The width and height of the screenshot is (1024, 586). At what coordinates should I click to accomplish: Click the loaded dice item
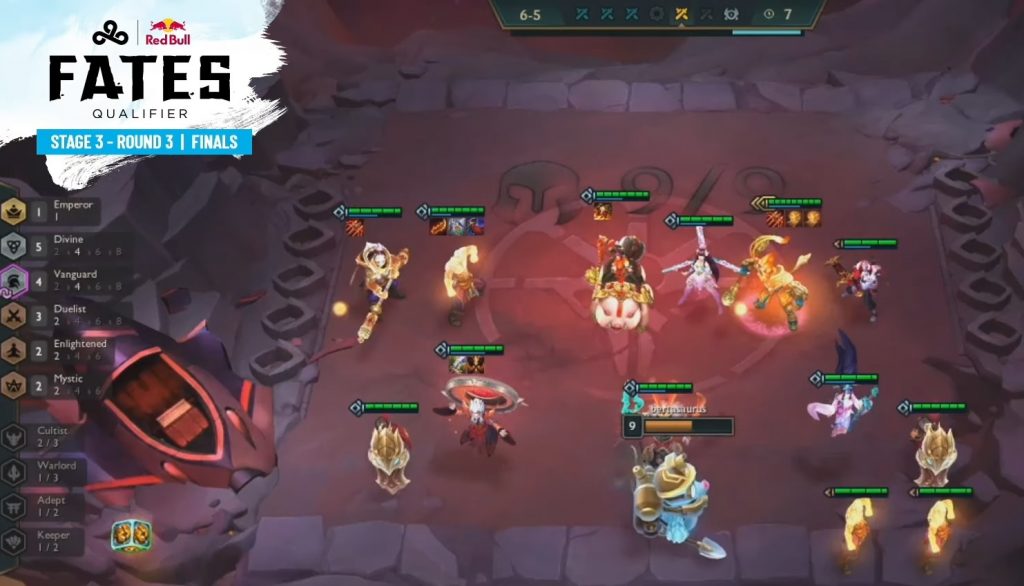coord(131,536)
